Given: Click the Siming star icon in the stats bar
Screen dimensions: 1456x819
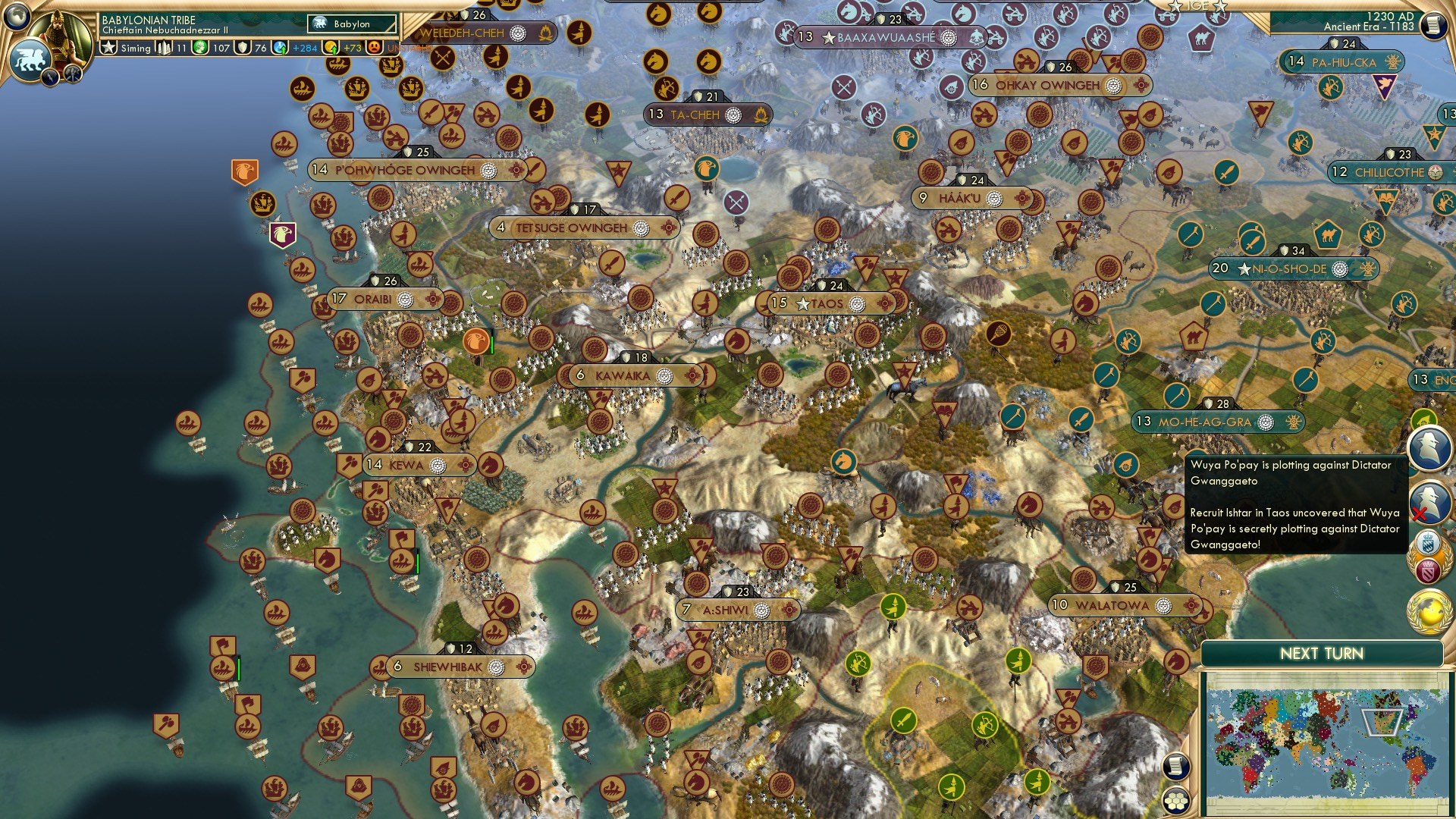Looking at the screenshot, I should click(108, 46).
